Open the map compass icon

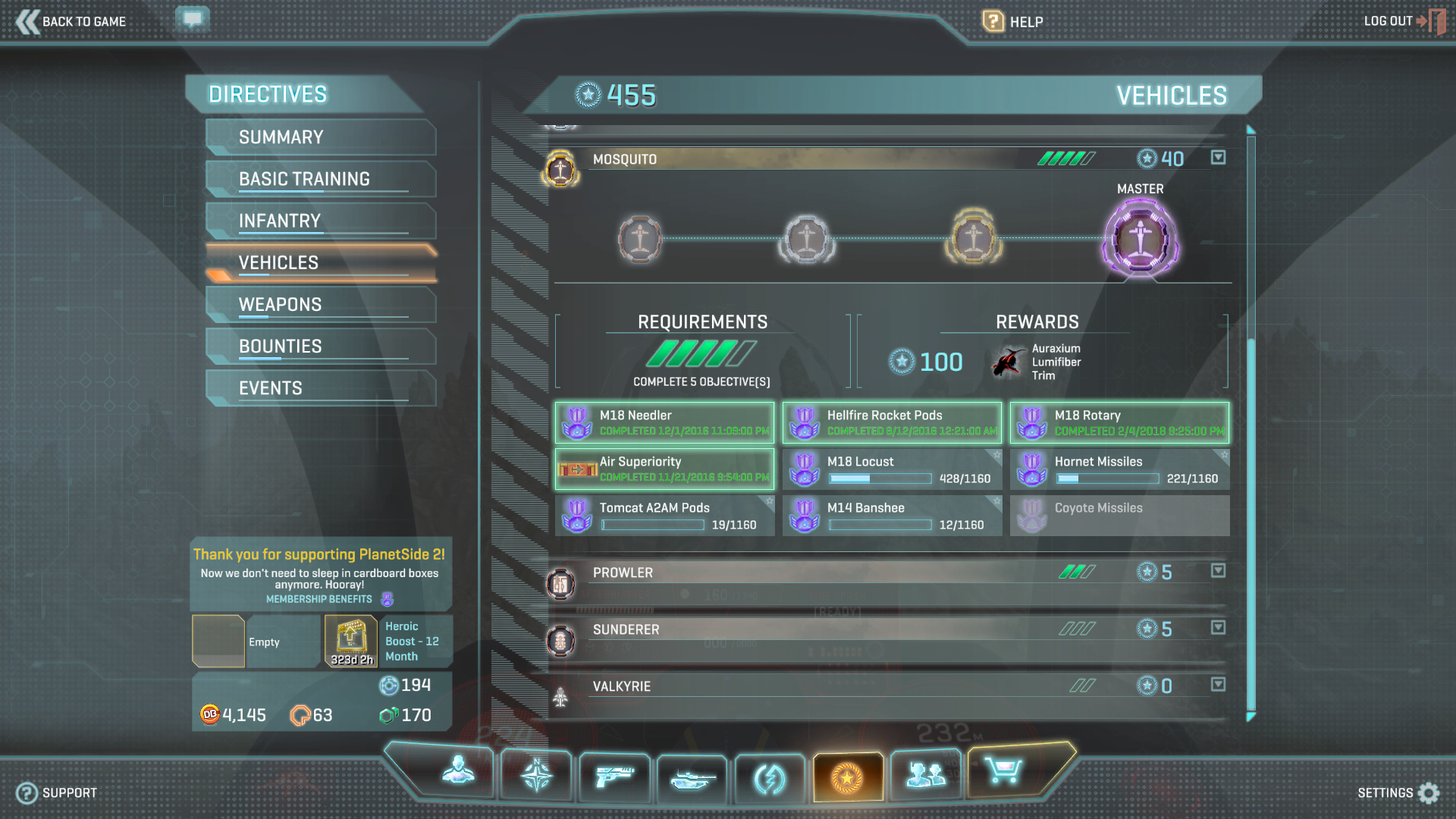[536, 775]
